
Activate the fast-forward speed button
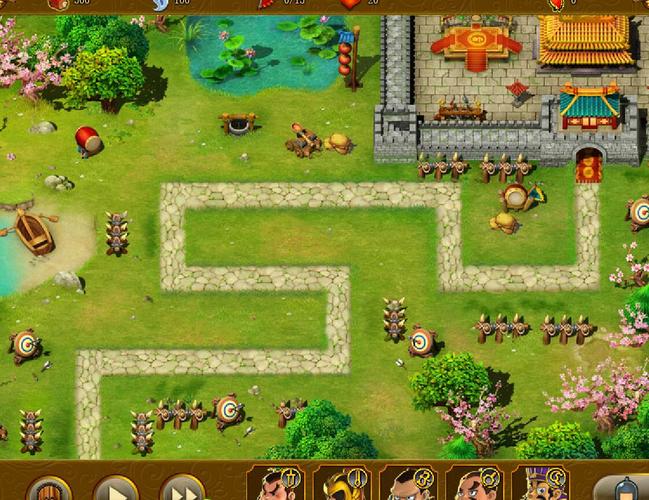(181, 489)
